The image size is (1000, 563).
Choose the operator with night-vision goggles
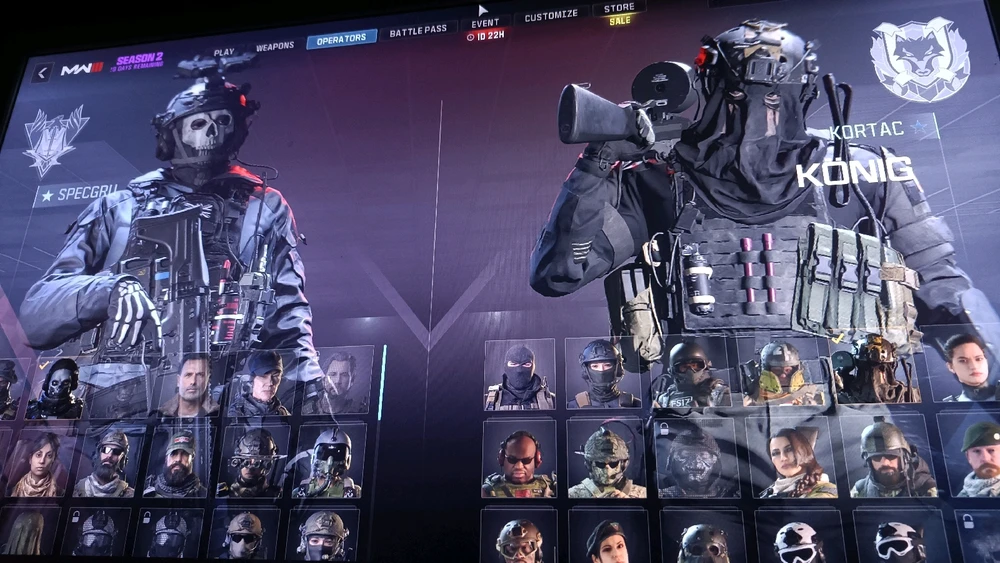[253, 460]
